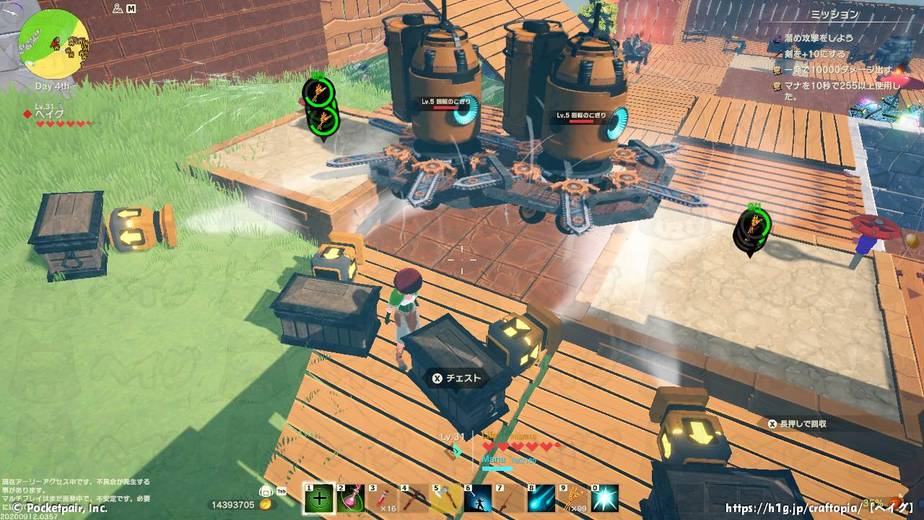Open the ミッション mission tracker panel
924x520 pixels.
coord(833,15)
